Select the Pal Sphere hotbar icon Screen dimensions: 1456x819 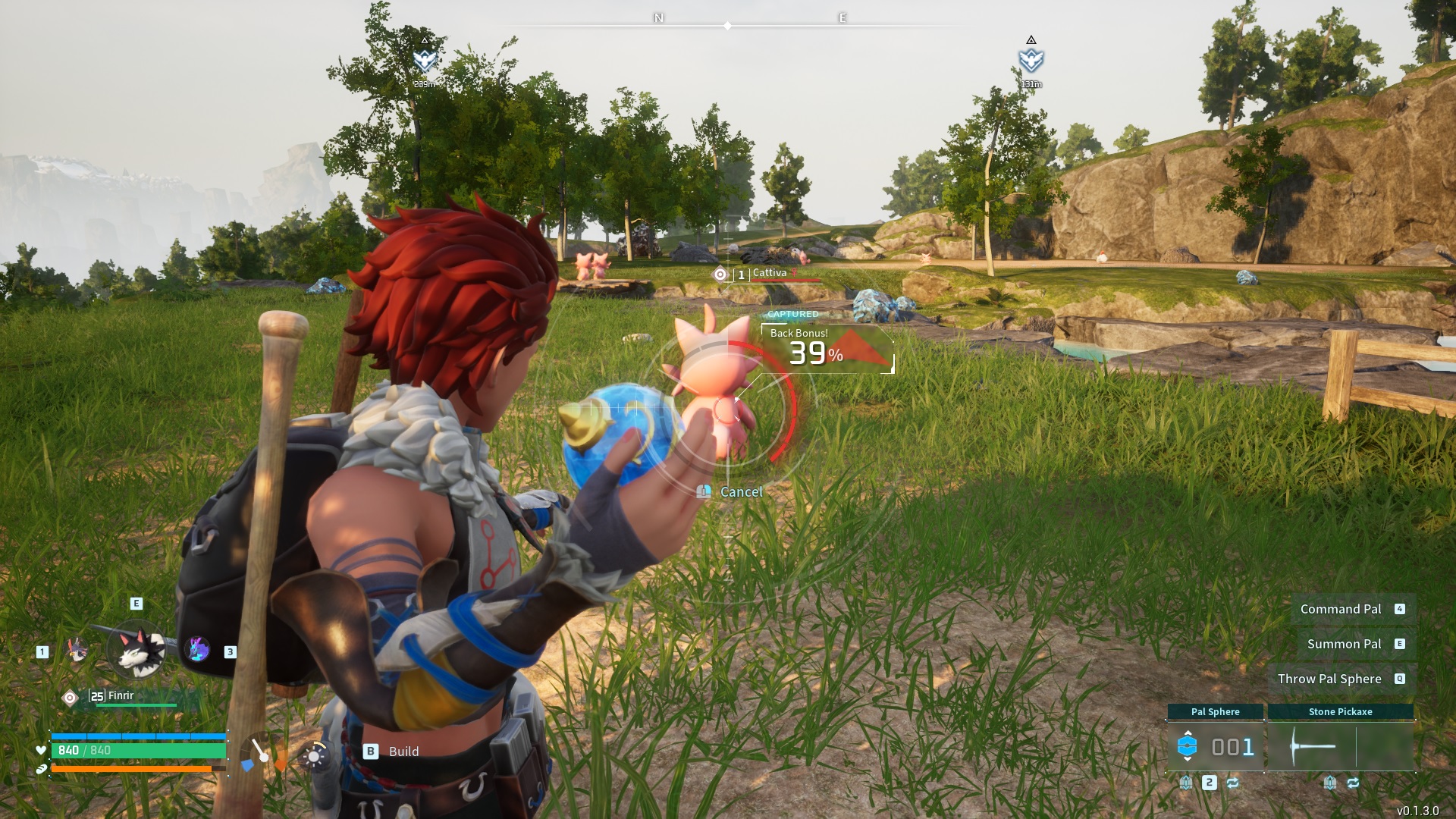tap(1187, 745)
